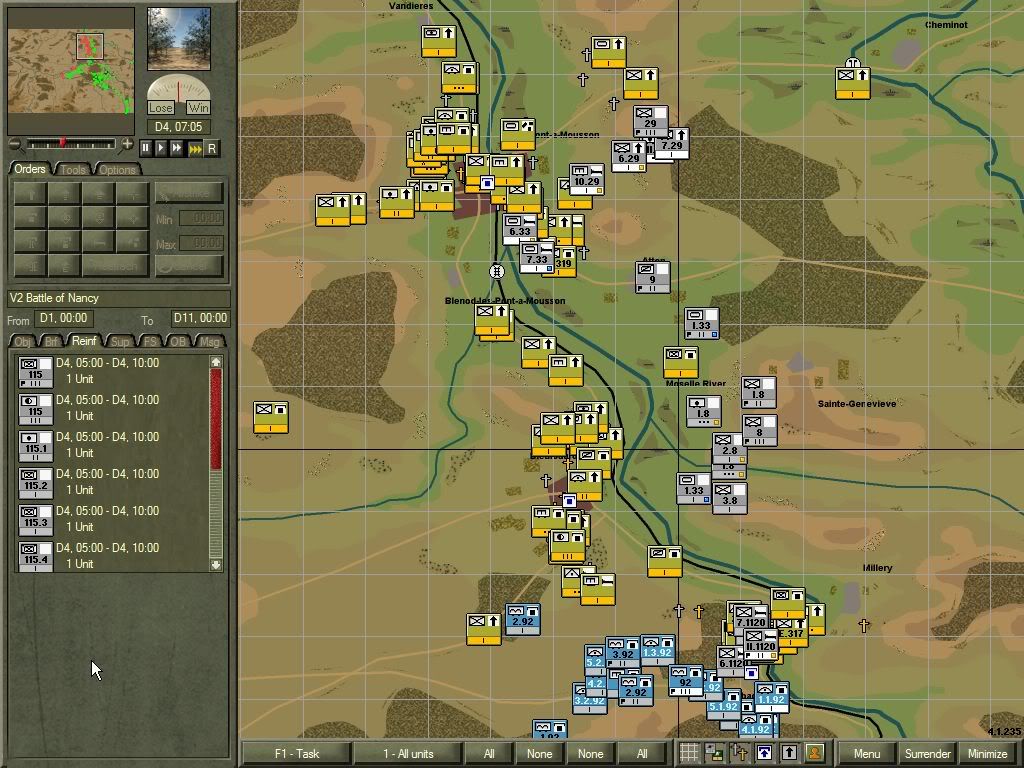Zoom out with the minus magnifier
The height and width of the screenshot is (768, 1024).
coord(14,145)
